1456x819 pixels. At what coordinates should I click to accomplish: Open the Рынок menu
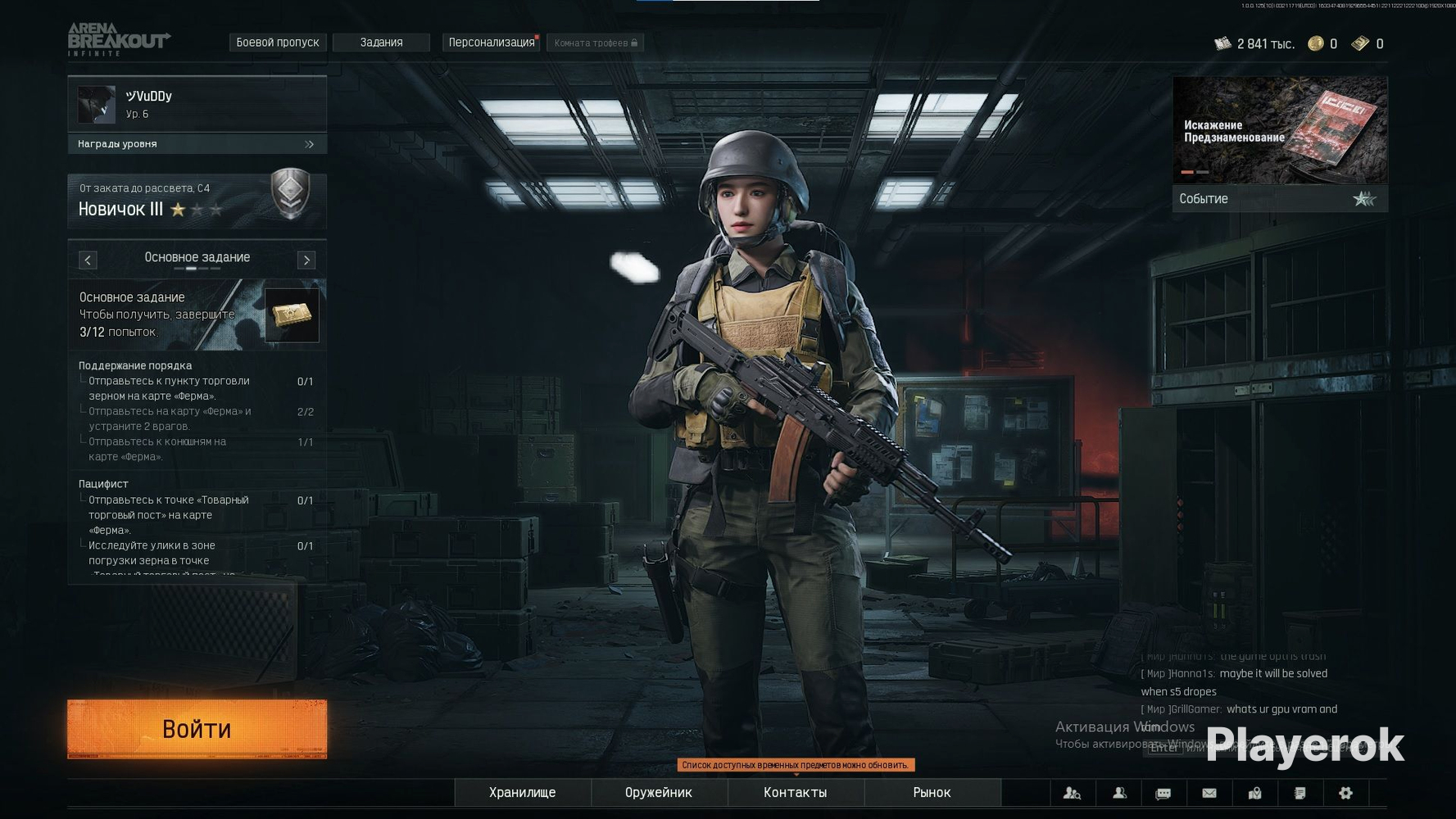[x=932, y=792]
